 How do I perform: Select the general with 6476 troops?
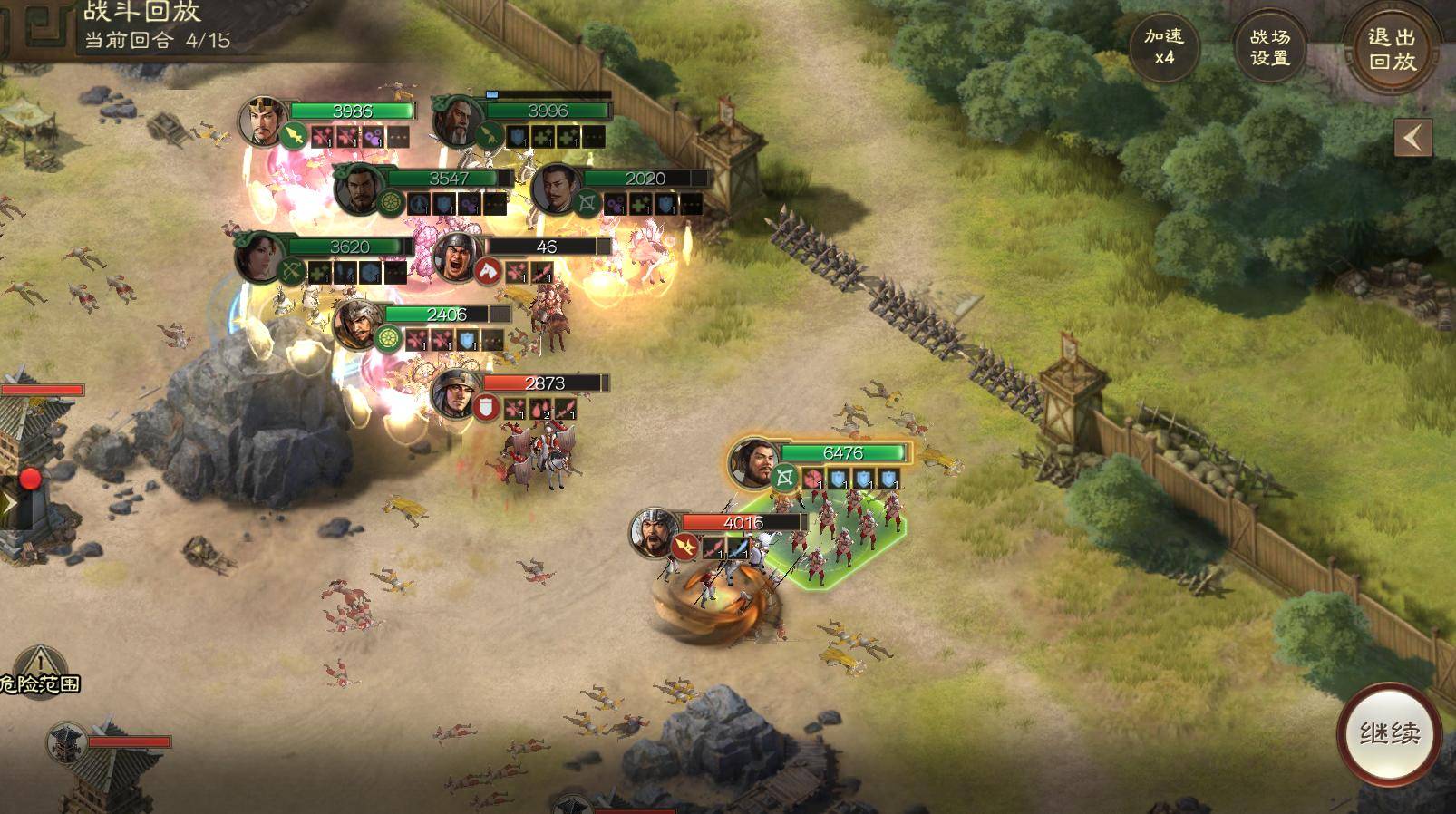click(x=754, y=463)
